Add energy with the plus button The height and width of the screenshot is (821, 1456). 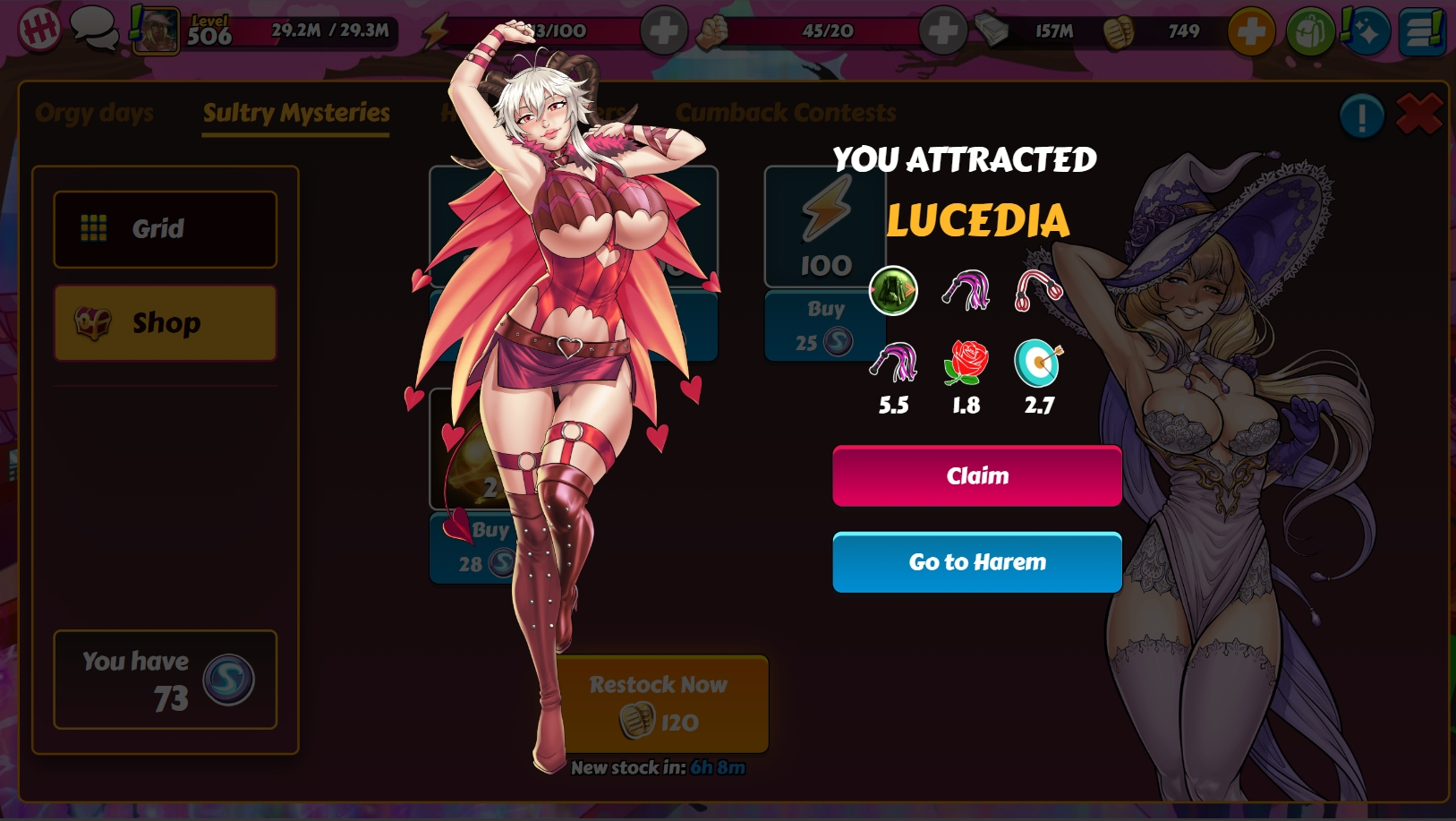click(663, 31)
